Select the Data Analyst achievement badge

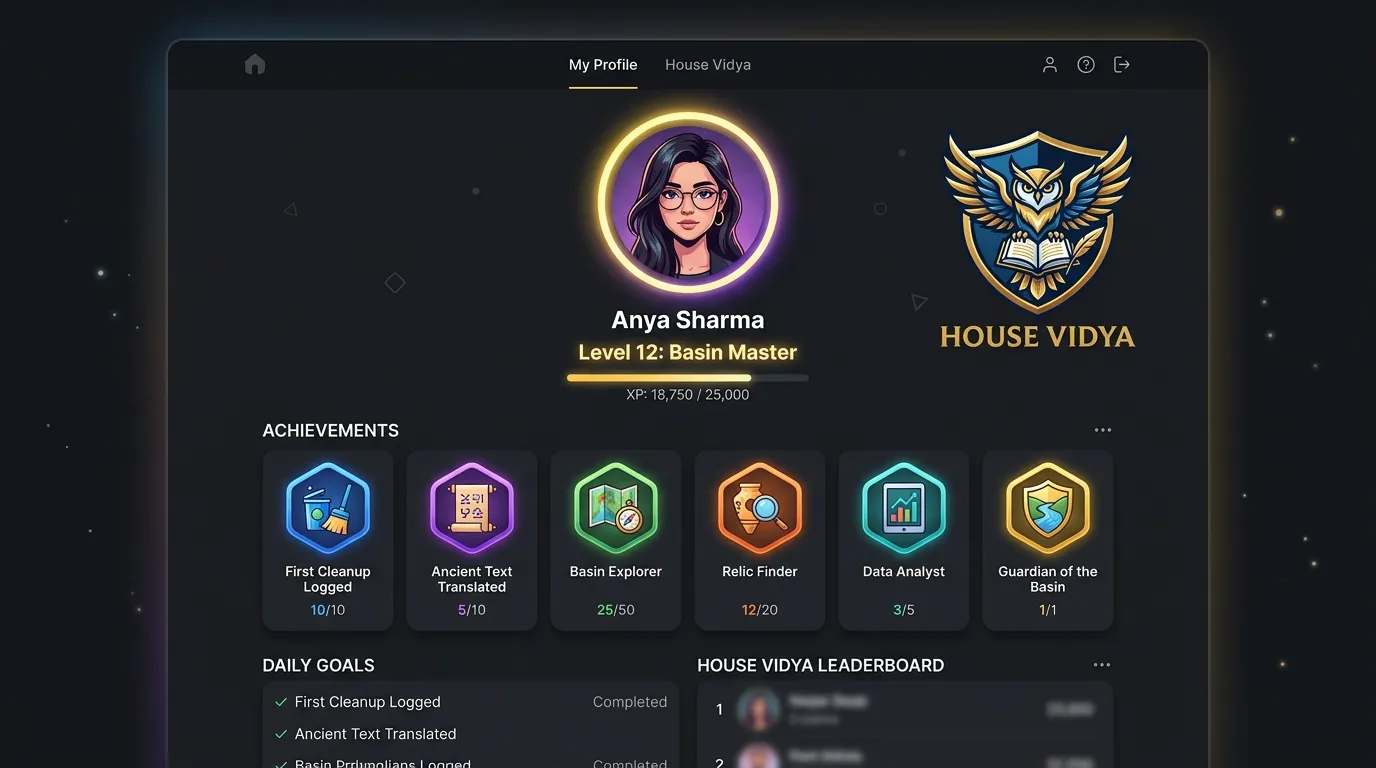click(x=904, y=508)
